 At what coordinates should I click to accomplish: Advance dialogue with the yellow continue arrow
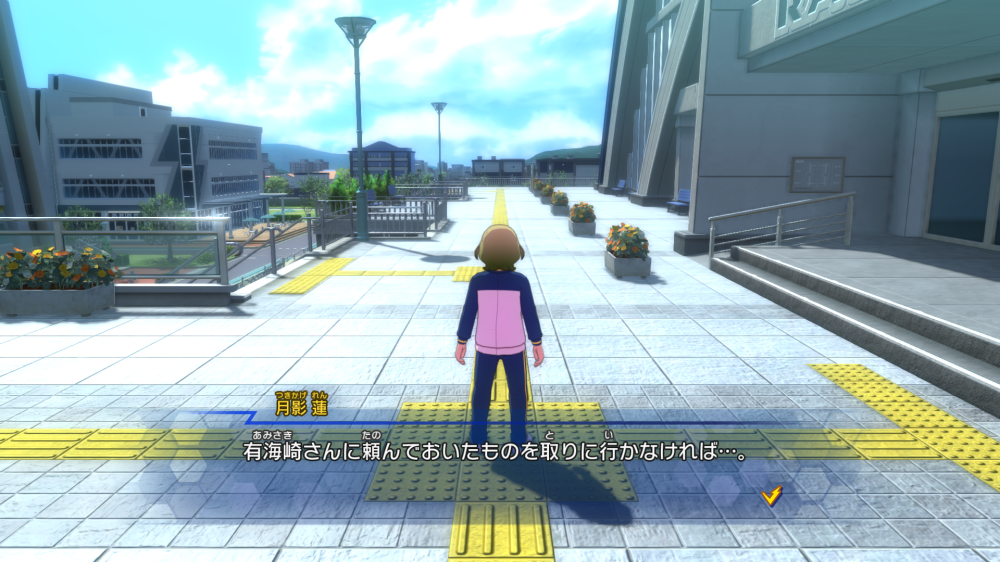coord(770,495)
